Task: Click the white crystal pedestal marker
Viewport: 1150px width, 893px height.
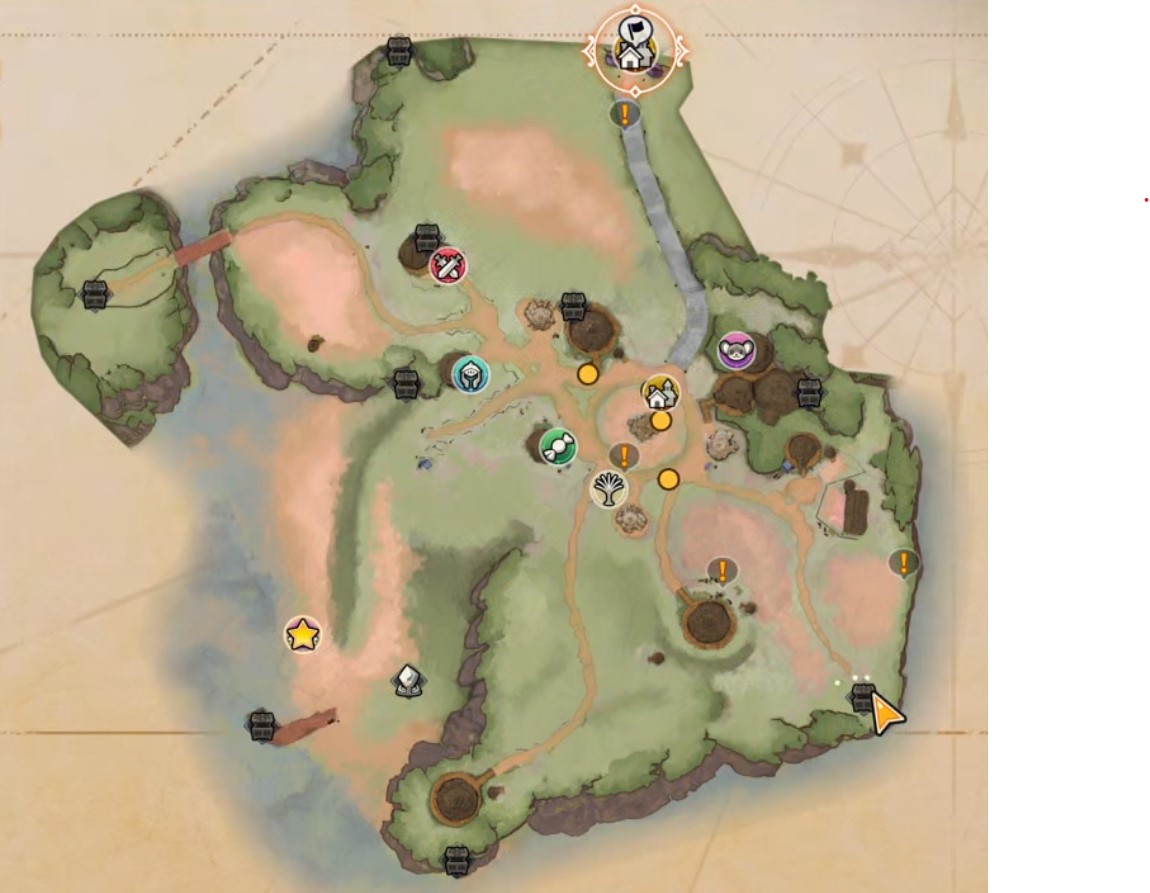Action: [x=408, y=681]
